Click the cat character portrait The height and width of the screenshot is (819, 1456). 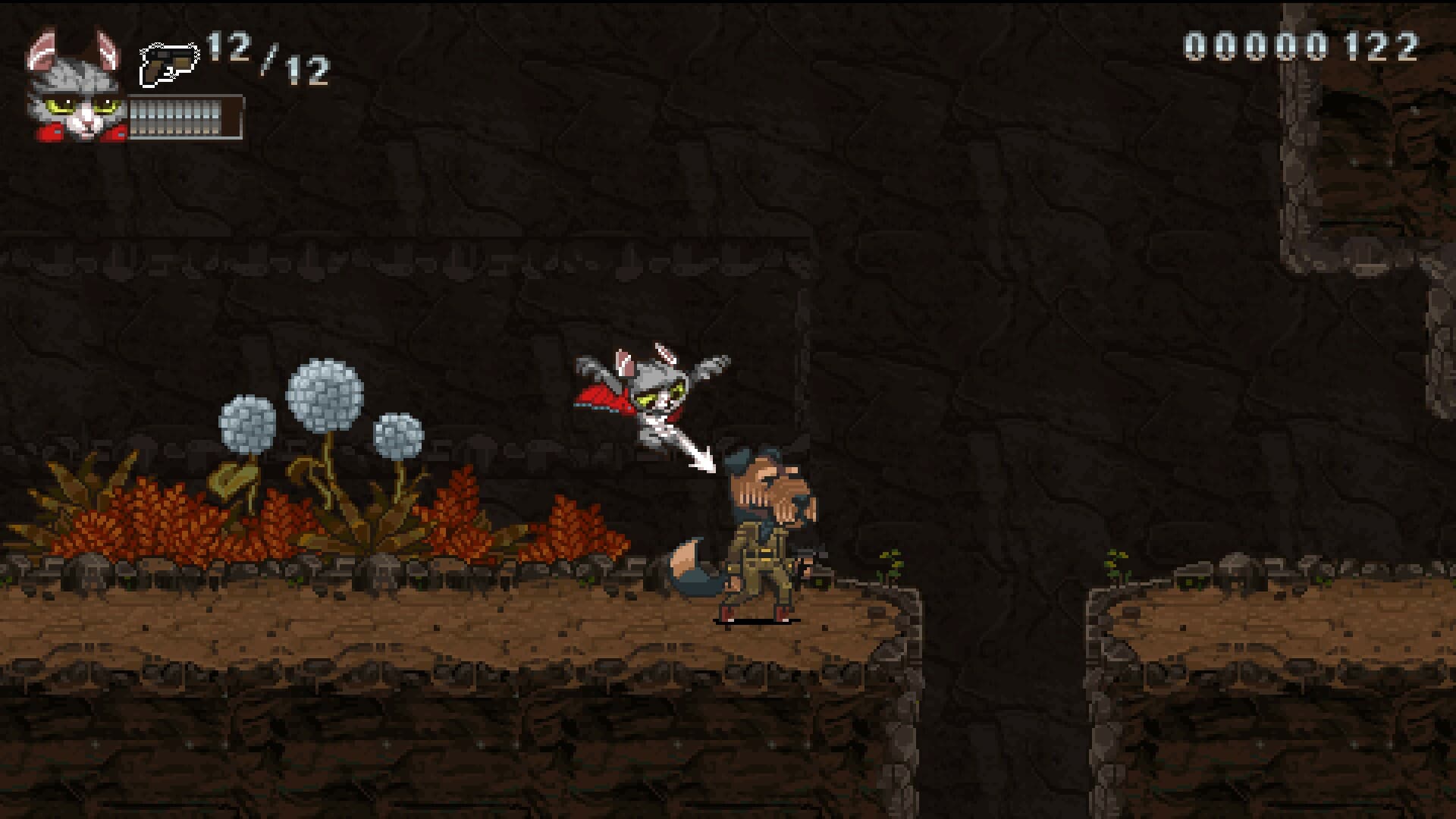(x=76, y=89)
